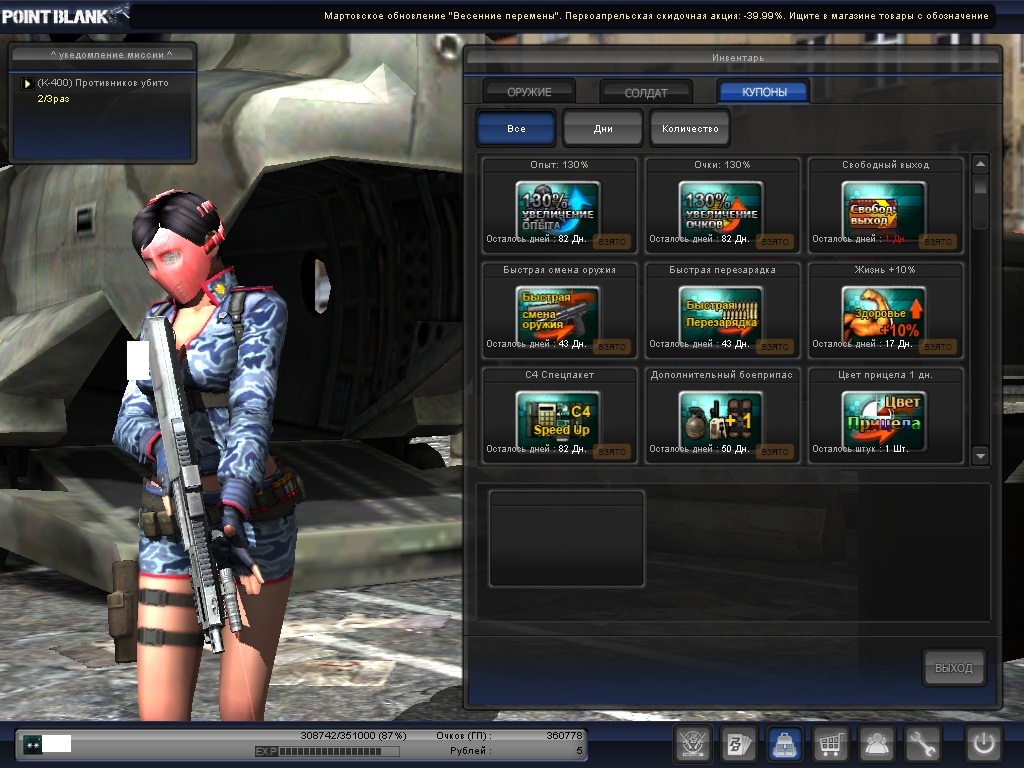This screenshot has width=1024, height=768.
Task: Open the clan emblem menu icon
Action: [x=692, y=744]
